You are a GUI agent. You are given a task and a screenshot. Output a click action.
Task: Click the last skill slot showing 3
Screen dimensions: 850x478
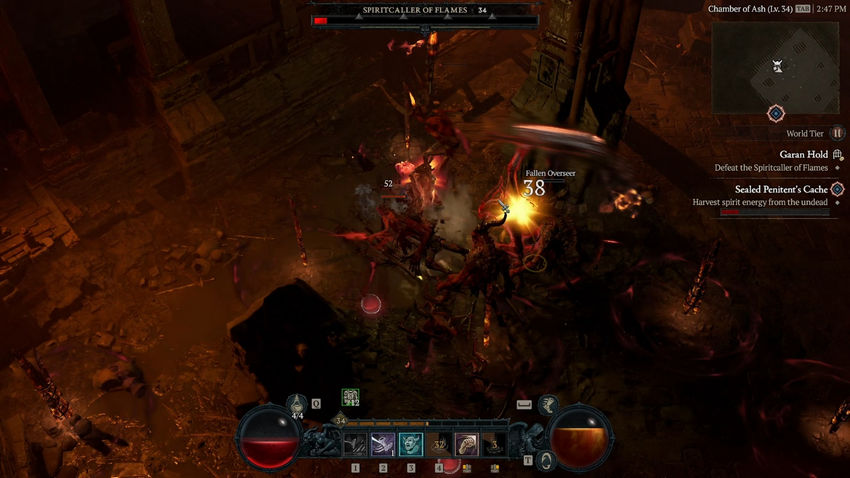pyautogui.click(x=495, y=444)
